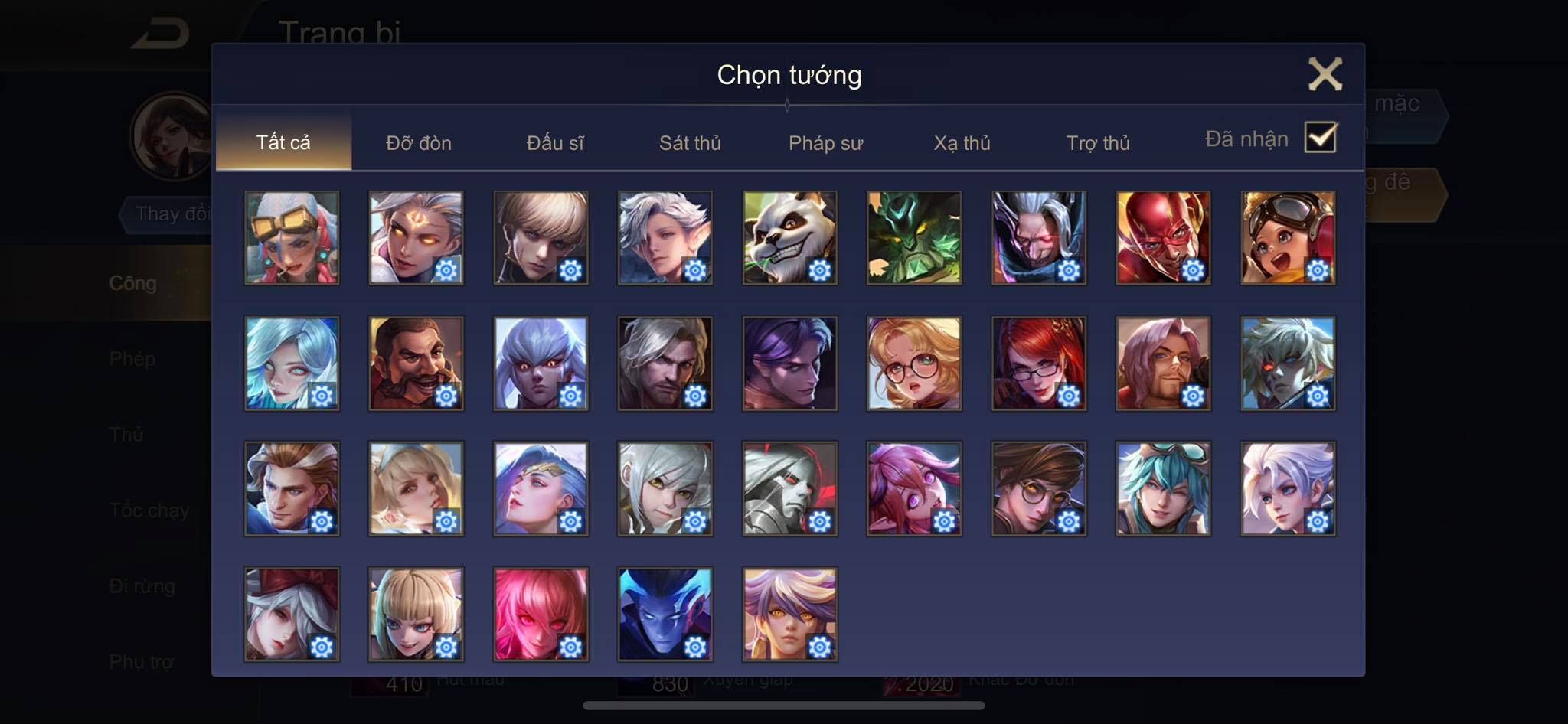Choose the panda hero portrait
The height and width of the screenshot is (724, 1568).
[789, 238]
